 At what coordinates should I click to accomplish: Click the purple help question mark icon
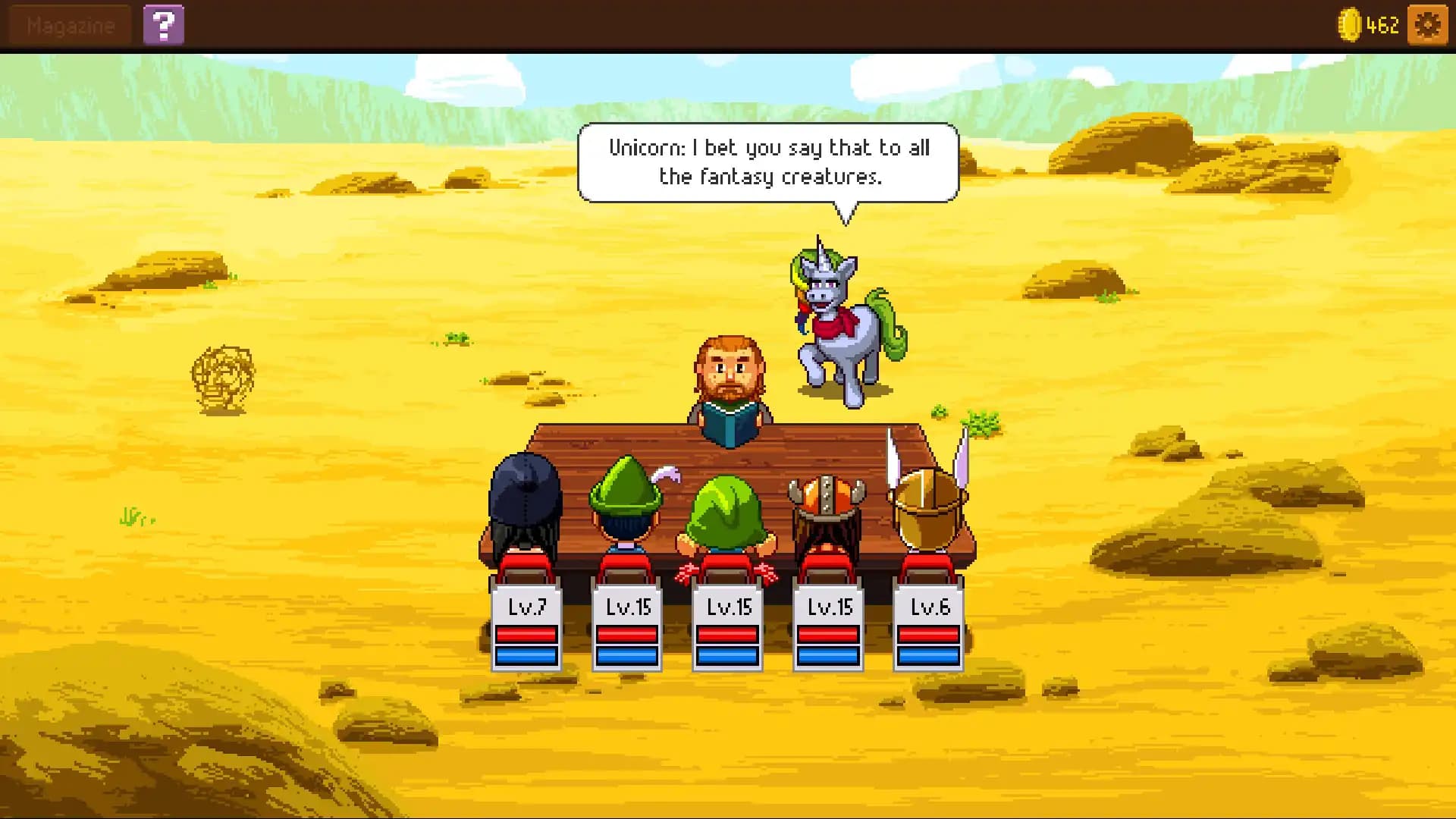[x=165, y=24]
